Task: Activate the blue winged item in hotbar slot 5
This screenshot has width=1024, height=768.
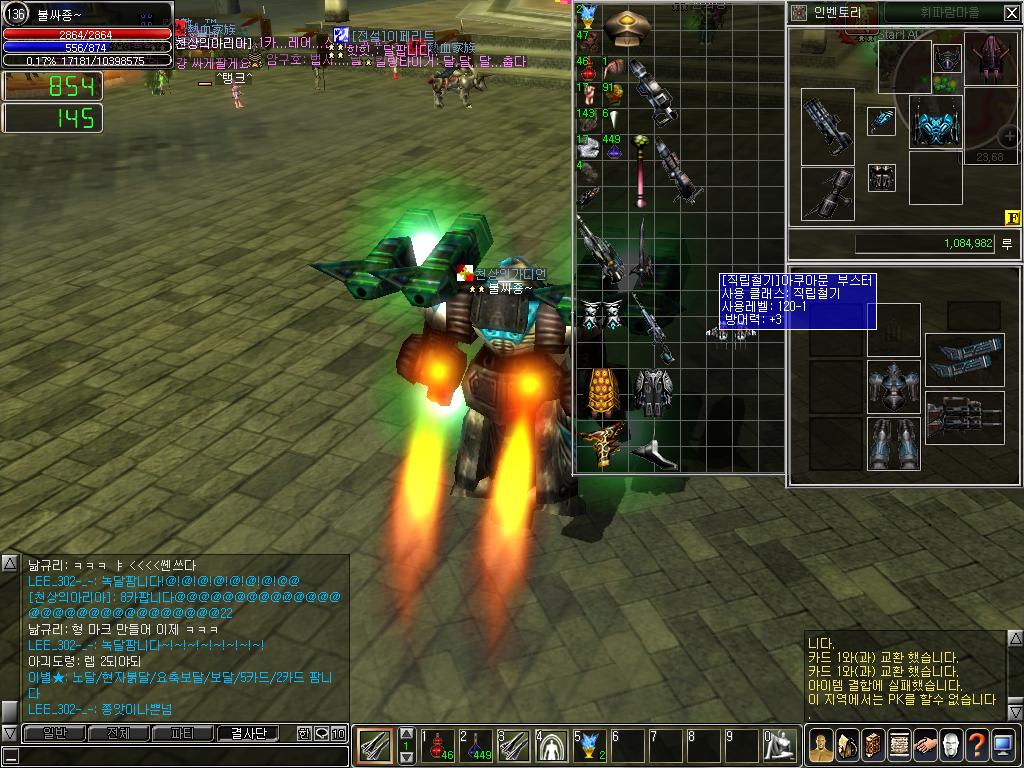Action: 588,745
